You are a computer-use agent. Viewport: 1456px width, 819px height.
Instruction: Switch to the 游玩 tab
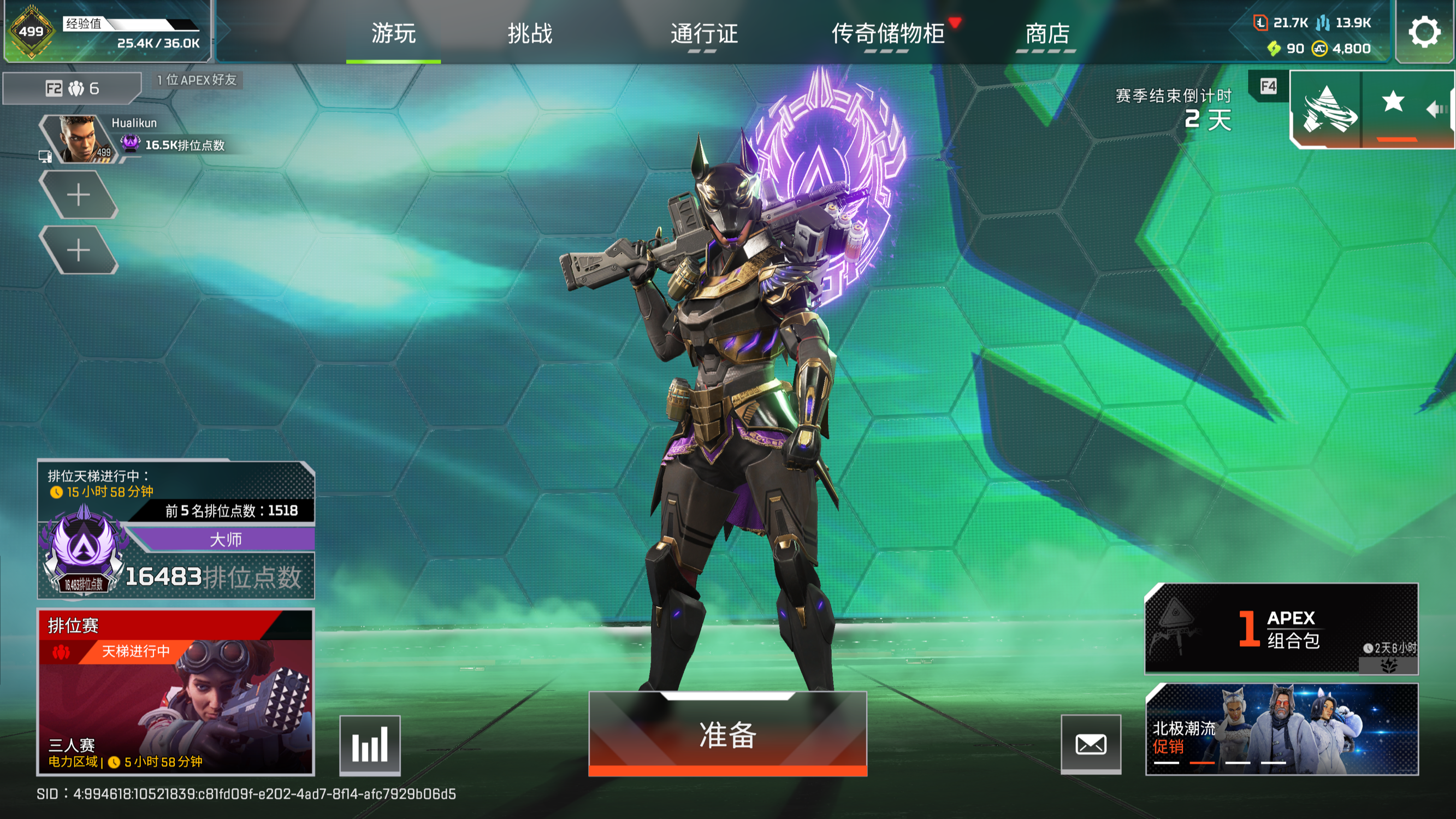coord(393,33)
